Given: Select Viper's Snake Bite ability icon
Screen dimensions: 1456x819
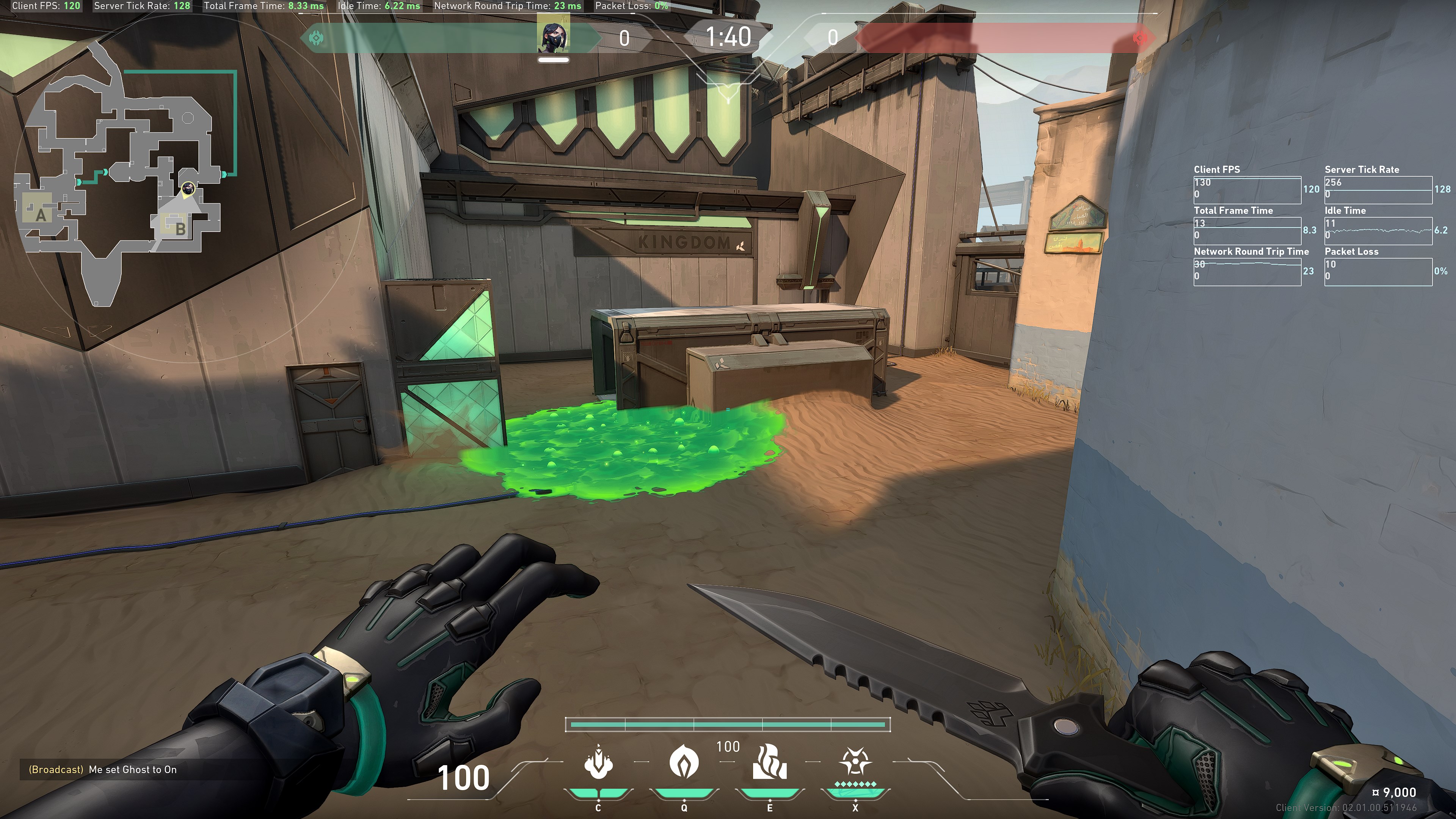Looking at the screenshot, I should (x=598, y=762).
